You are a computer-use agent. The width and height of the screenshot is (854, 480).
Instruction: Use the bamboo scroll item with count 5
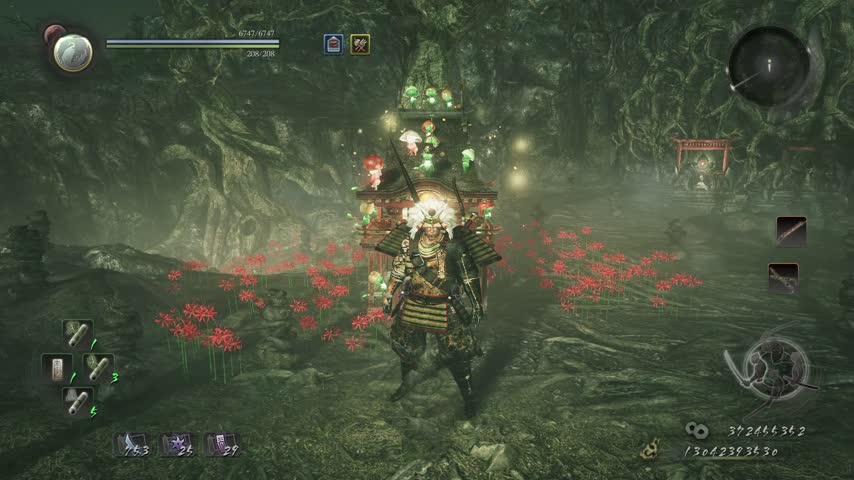click(x=77, y=400)
